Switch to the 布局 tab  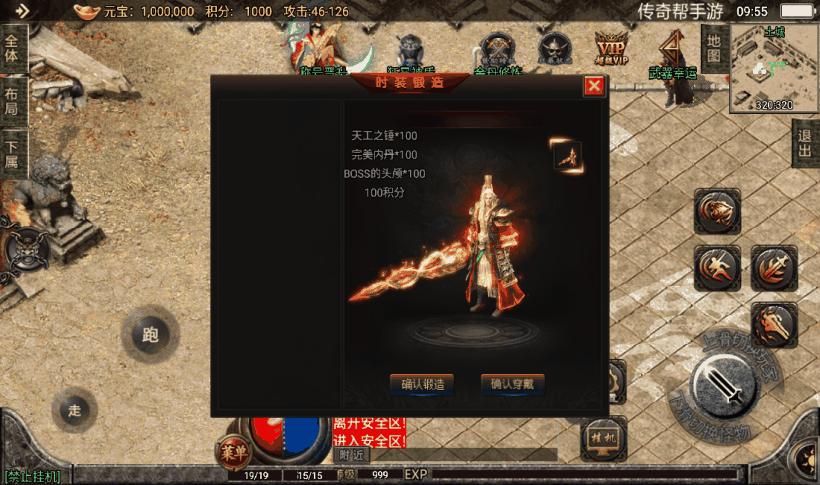pyautogui.click(x=12, y=101)
